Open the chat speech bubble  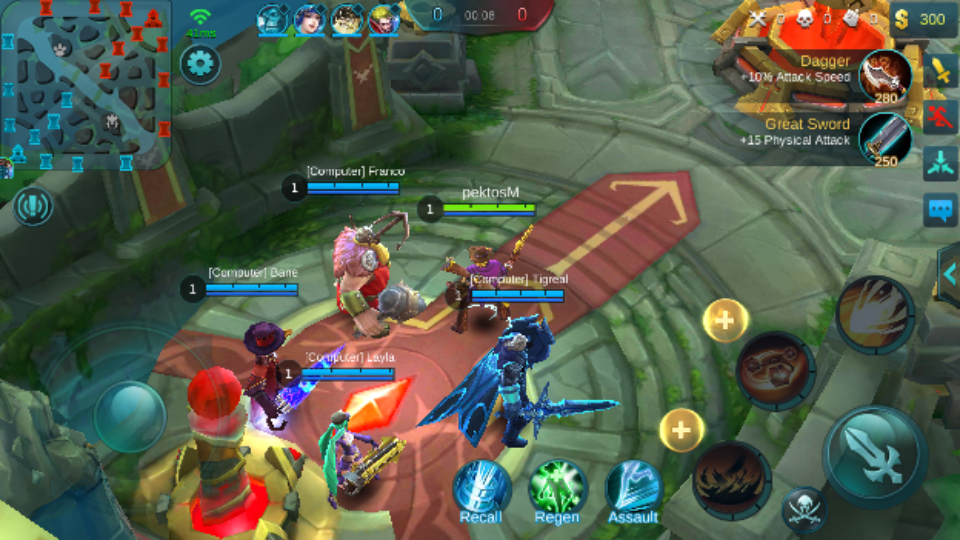coord(940,210)
